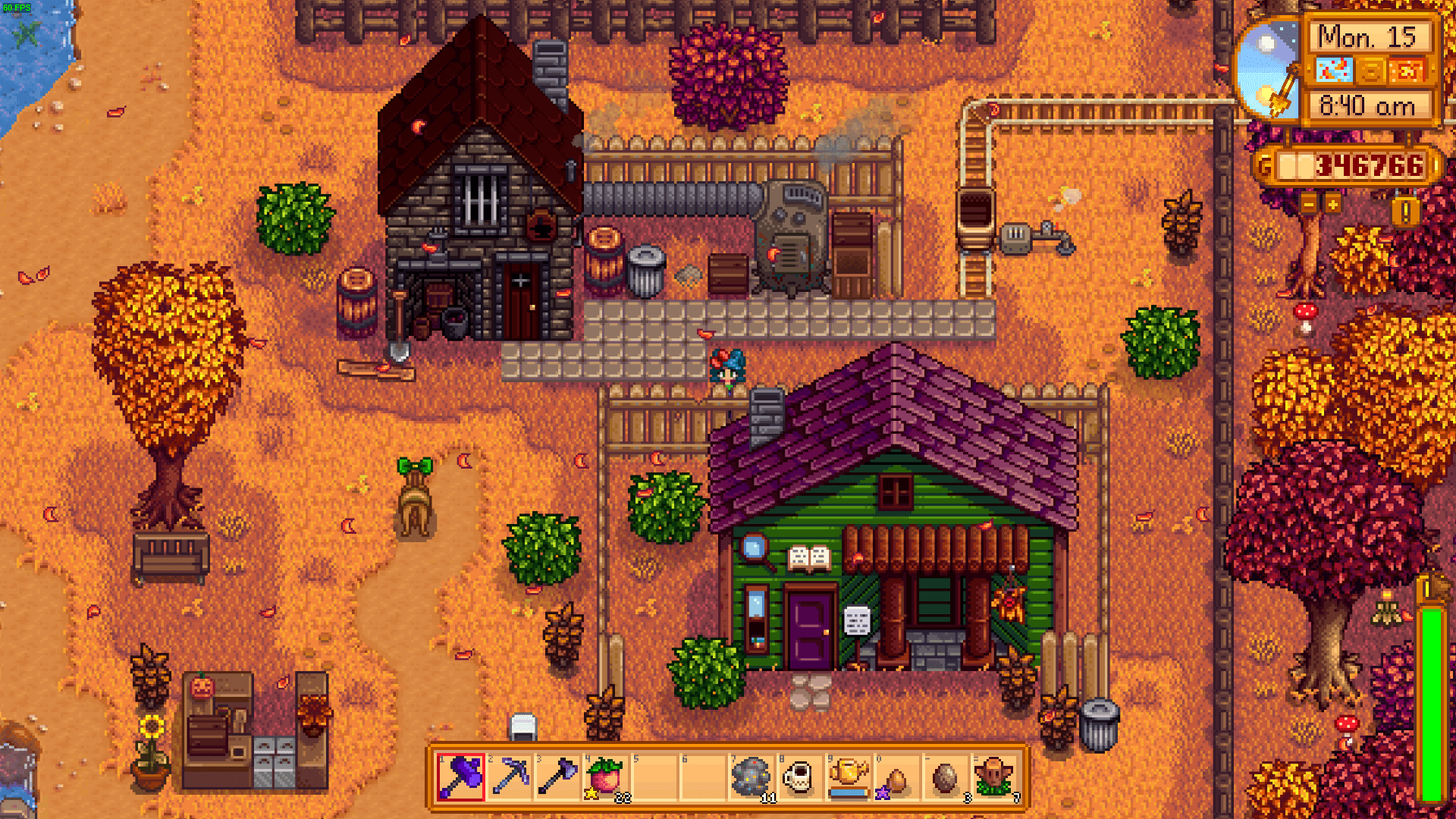This screenshot has height=819, width=1456.
Task: Choose the brown egg stack of 3
Action: point(945,777)
